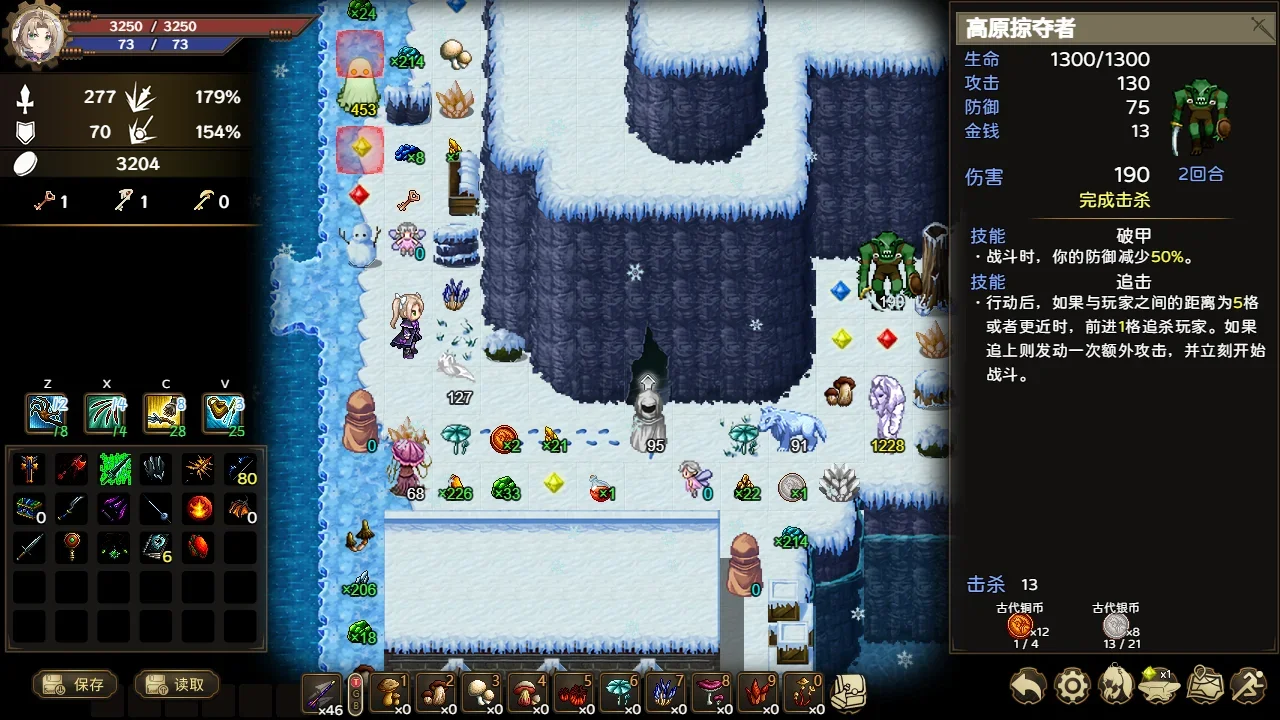Viewport: 1280px width, 720px height.
Task: Click the arrow ammo slot showing x46
Action: (x=322, y=692)
